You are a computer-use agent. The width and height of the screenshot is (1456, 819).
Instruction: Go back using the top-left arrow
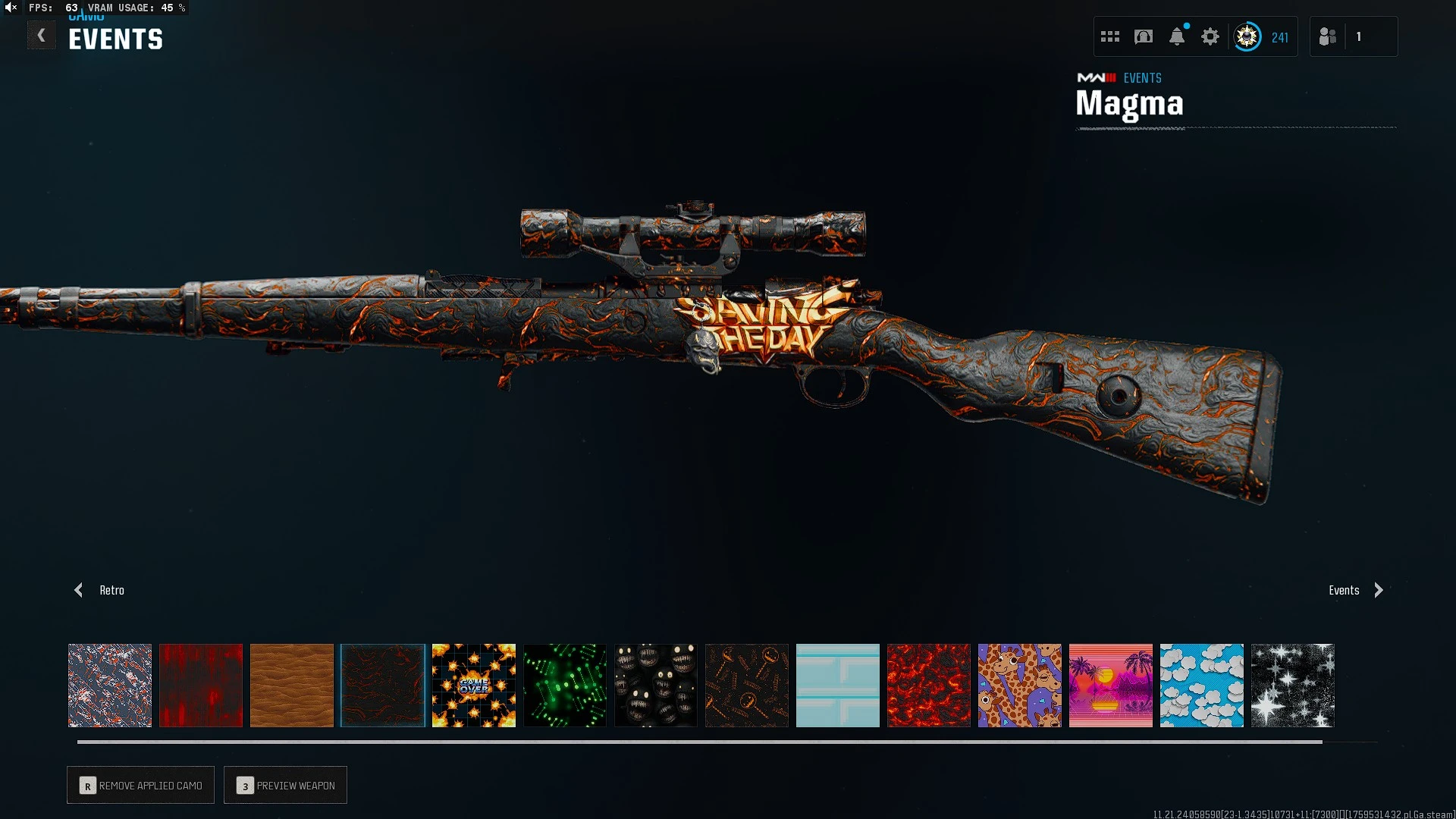click(x=42, y=36)
